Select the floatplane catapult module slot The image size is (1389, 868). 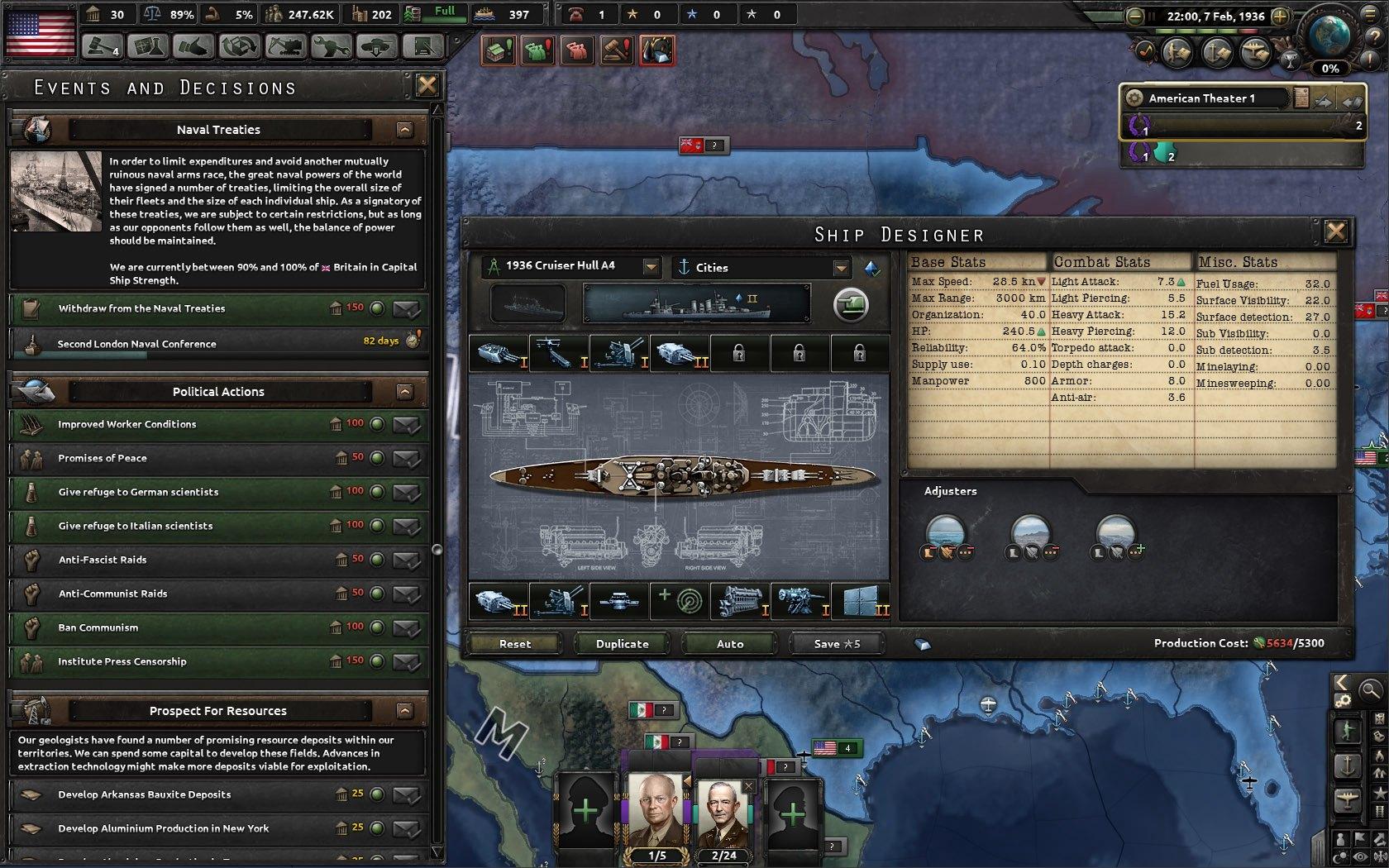click(x=557, y=353)
